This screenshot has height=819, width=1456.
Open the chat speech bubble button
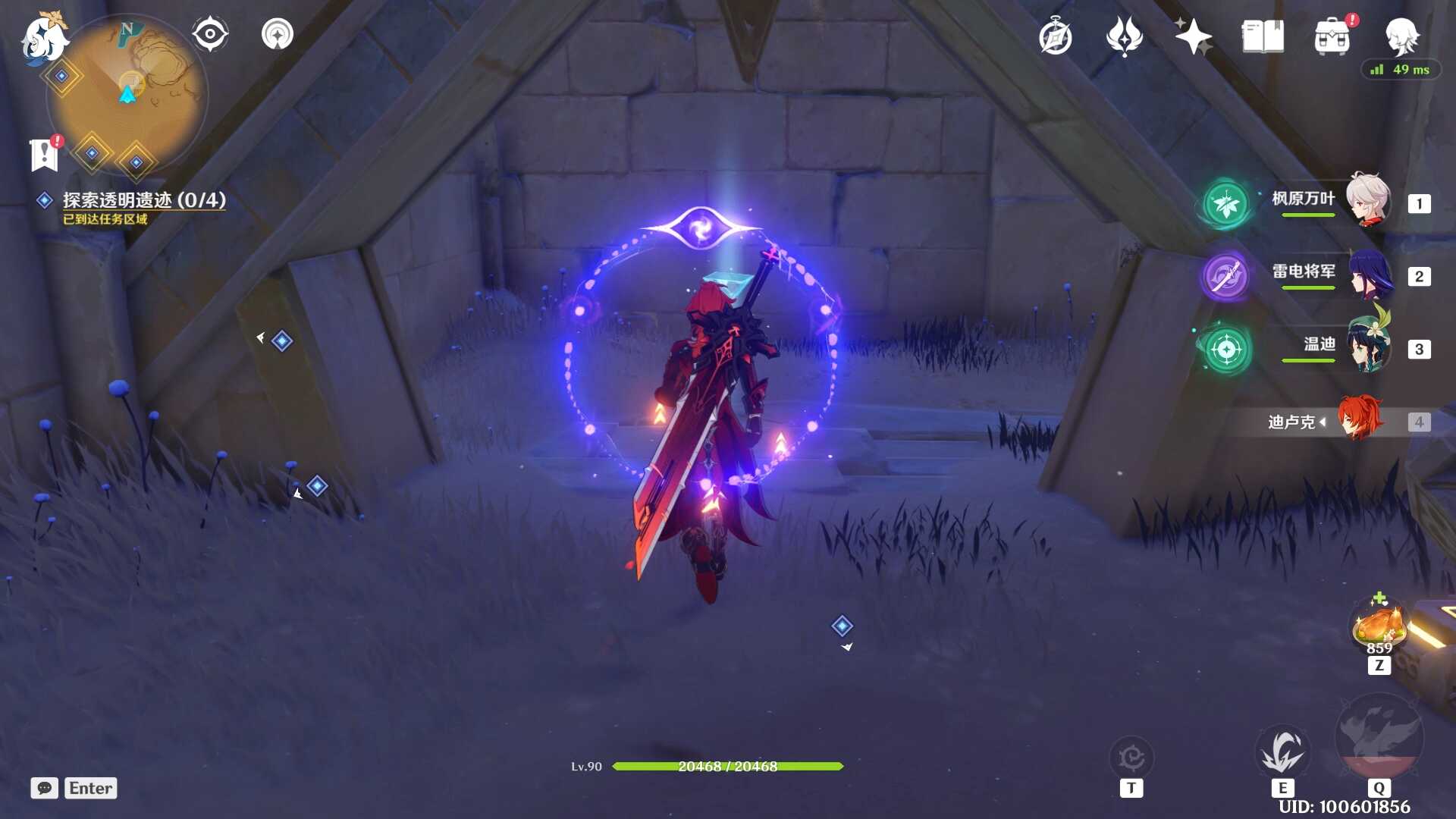pos(45,788)
